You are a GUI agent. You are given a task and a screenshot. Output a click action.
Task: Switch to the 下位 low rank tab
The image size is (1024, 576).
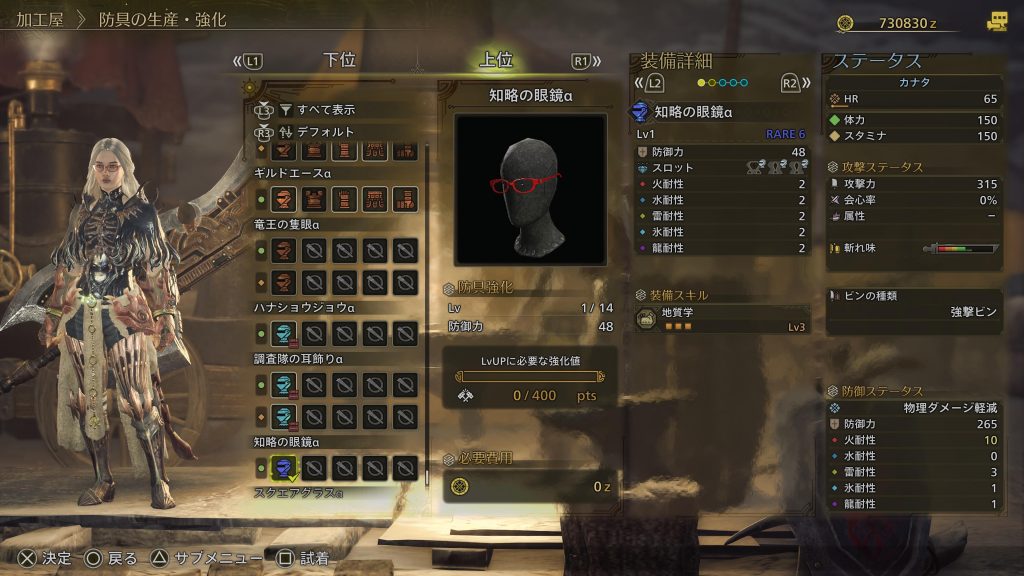tap(340, 60)
